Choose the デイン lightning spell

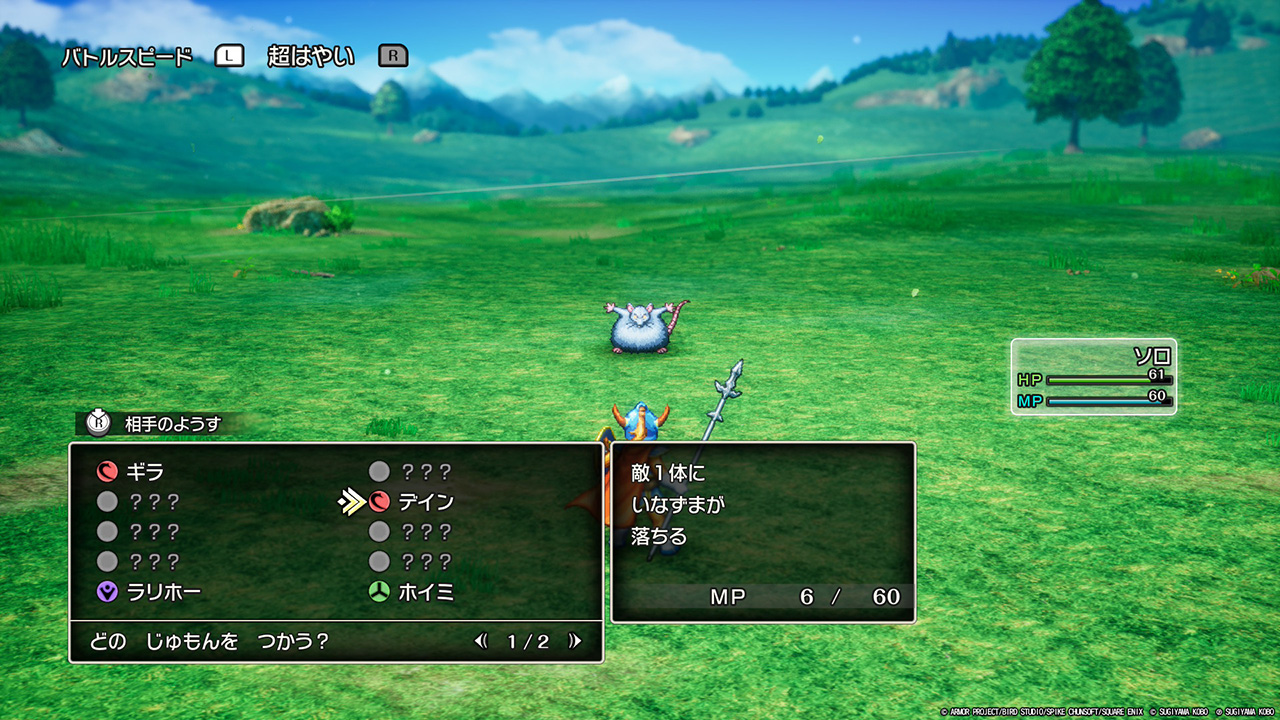tap(424, 502)
